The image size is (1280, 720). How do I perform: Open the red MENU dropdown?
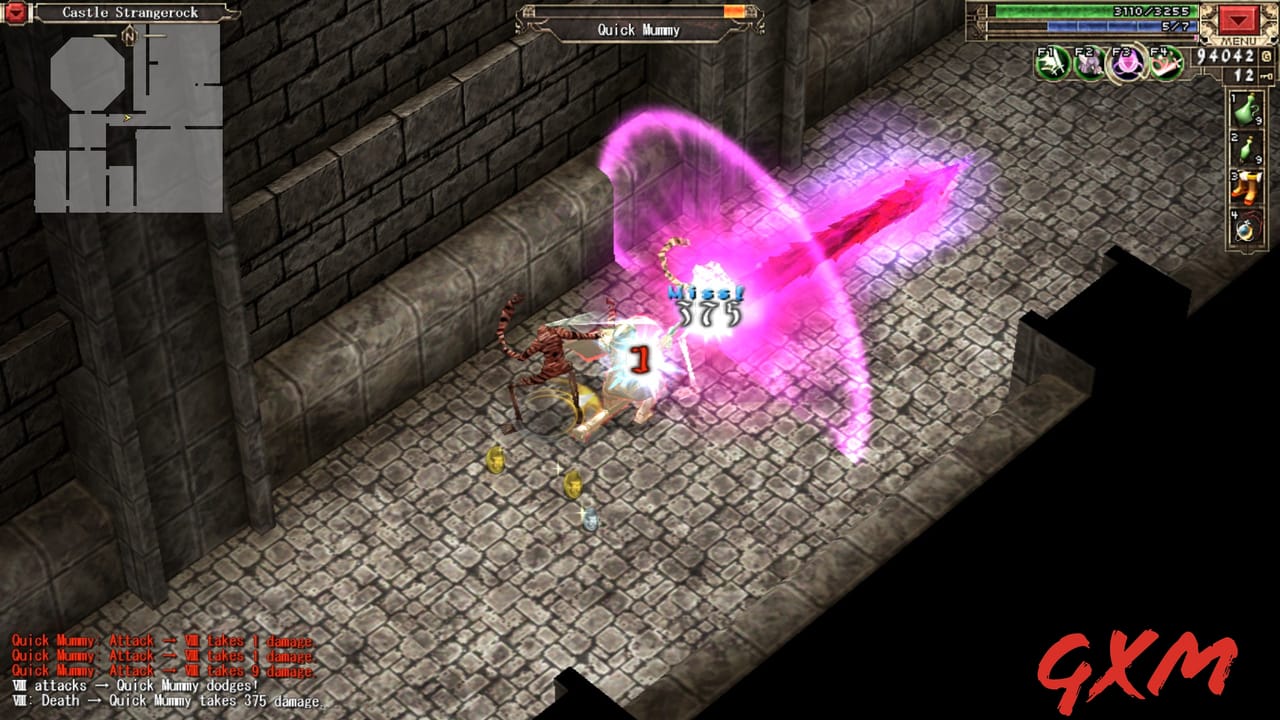tap(1238, 22)
